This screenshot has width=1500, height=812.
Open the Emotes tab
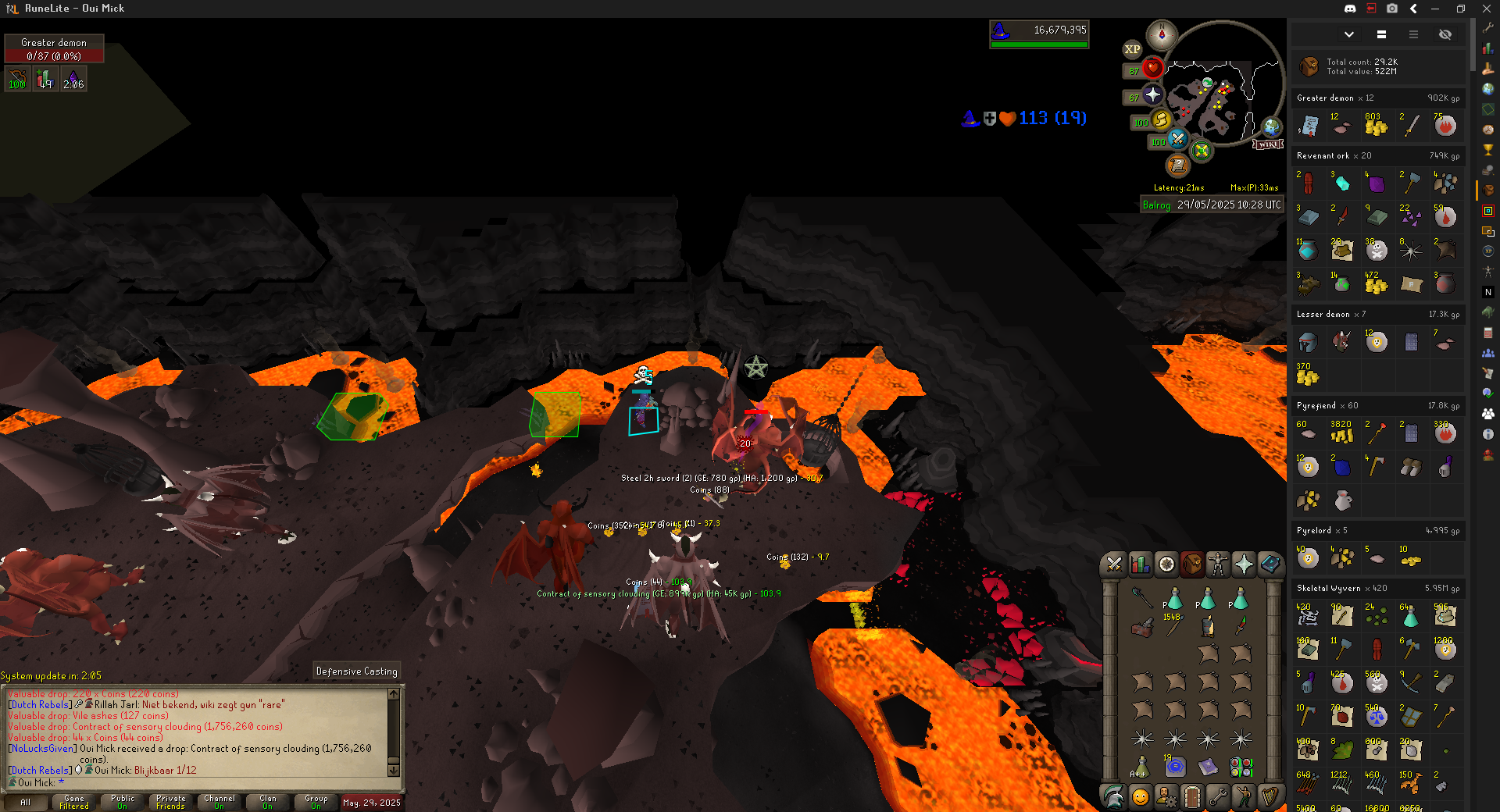(x=1244, y=796)
